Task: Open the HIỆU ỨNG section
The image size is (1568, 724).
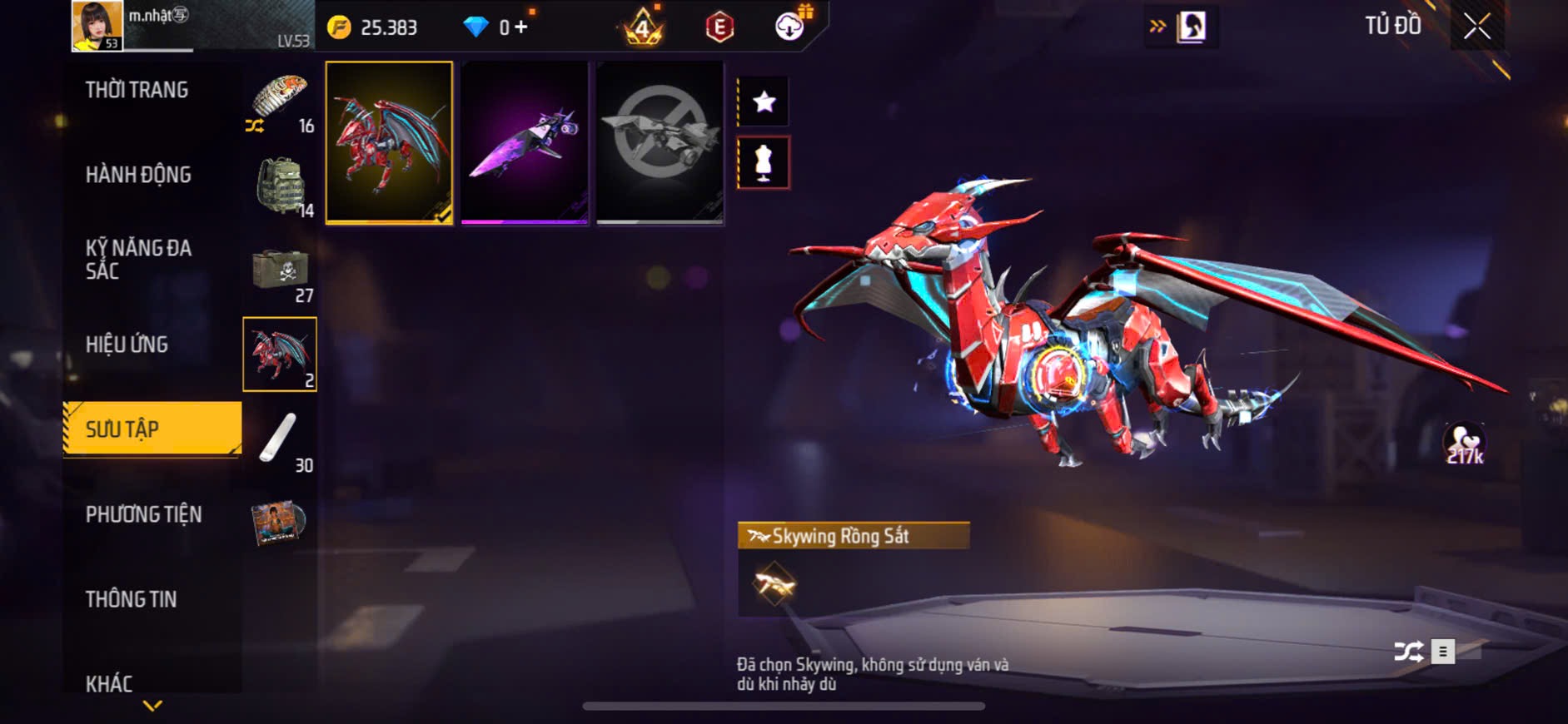Action: [127, 345]
